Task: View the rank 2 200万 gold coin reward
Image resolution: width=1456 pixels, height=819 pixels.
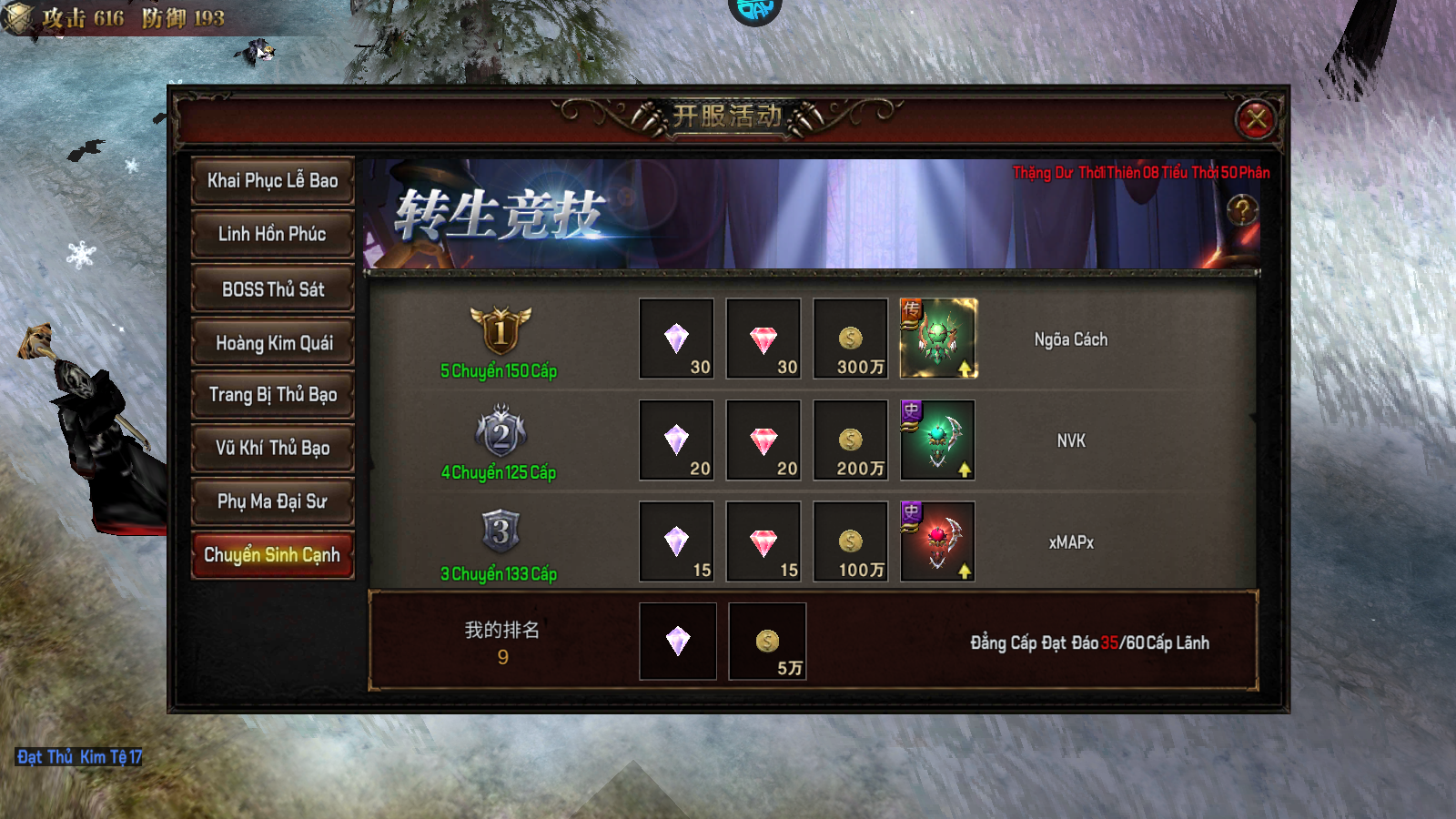Action: (x=851, y=440)
